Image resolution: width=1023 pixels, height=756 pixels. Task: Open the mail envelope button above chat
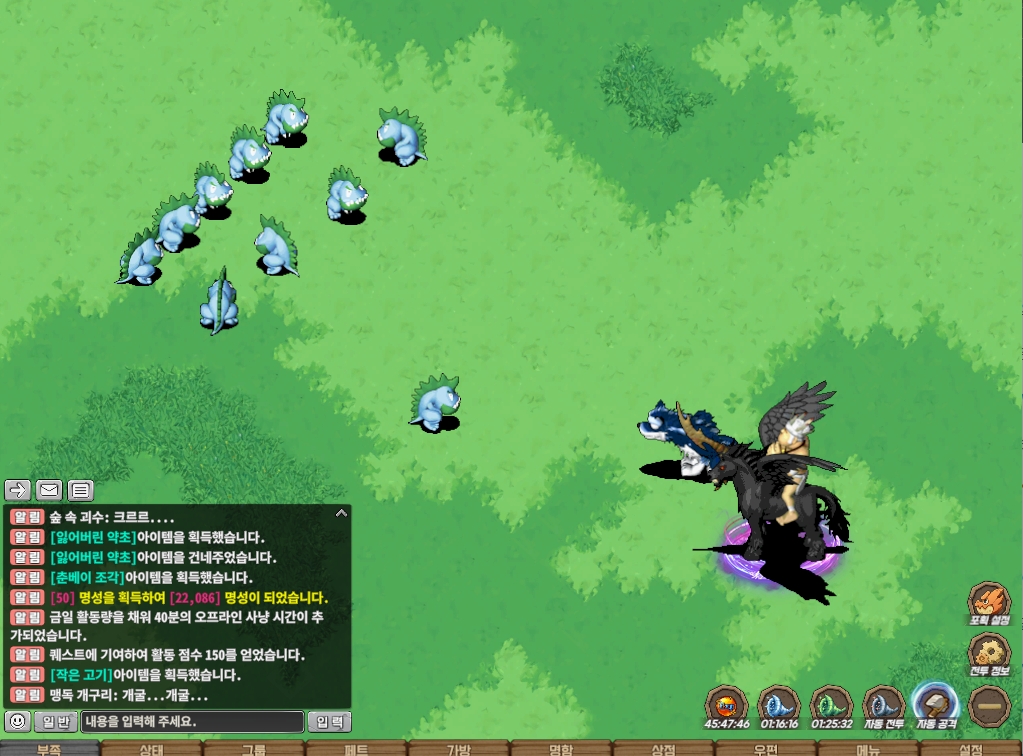(49, 490)
